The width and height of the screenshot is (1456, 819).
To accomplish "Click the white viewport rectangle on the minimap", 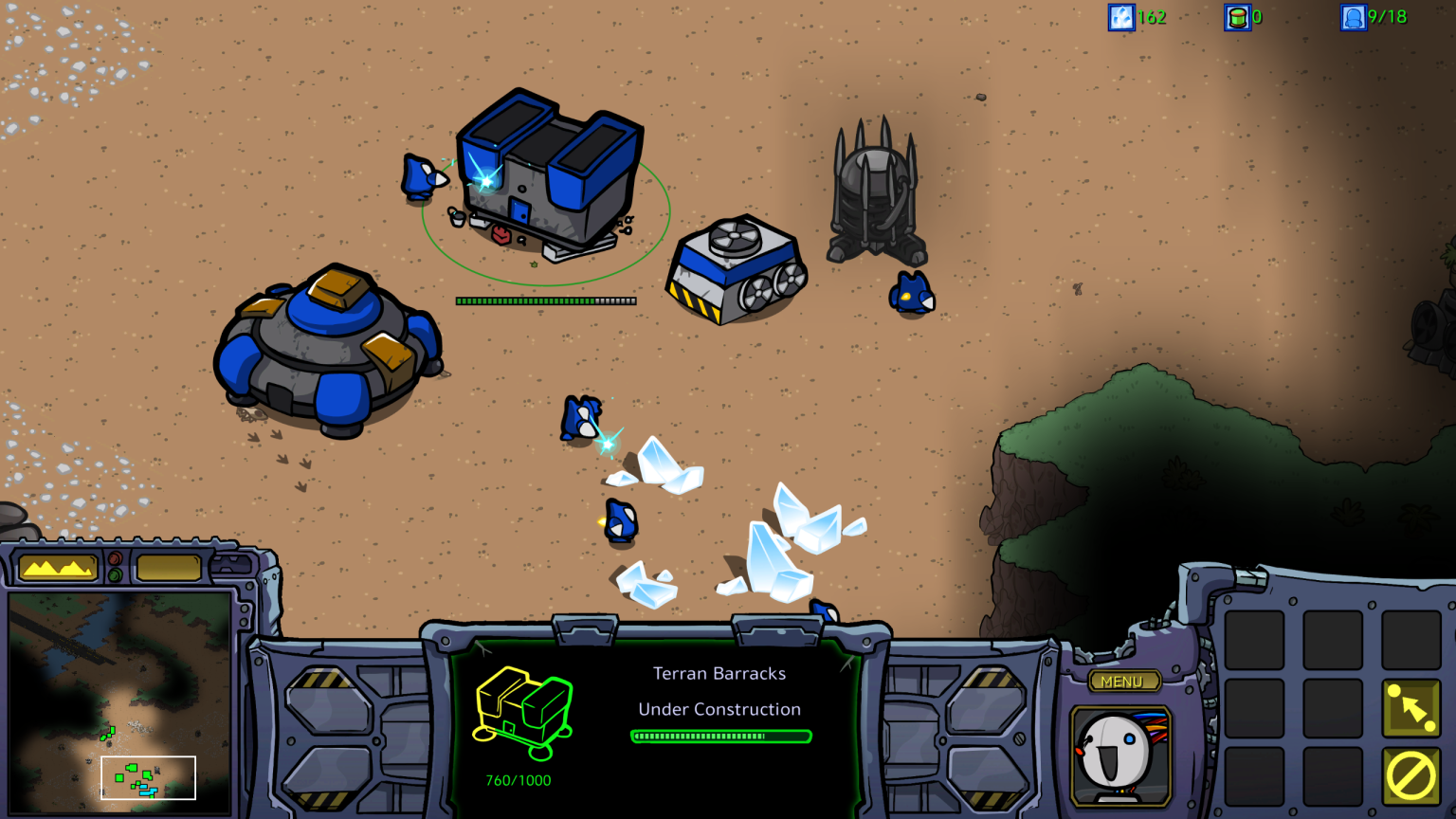I will coord(147,777).
